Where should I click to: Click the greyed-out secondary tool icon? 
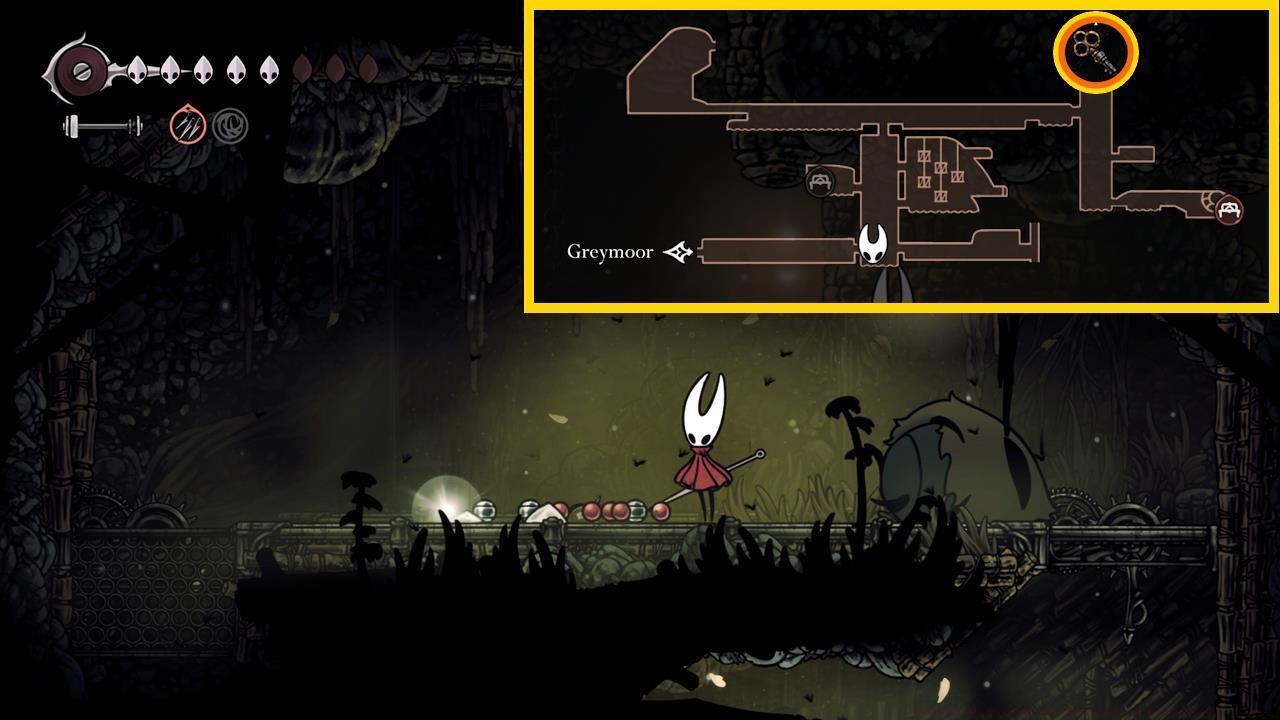coord(230,125)
